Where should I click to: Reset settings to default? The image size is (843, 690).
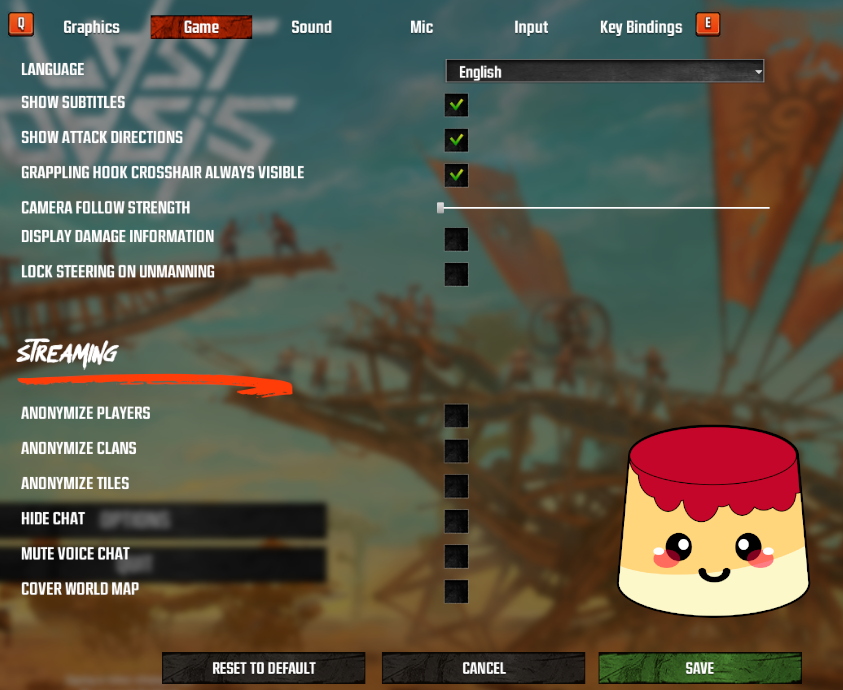coord(264,668)
